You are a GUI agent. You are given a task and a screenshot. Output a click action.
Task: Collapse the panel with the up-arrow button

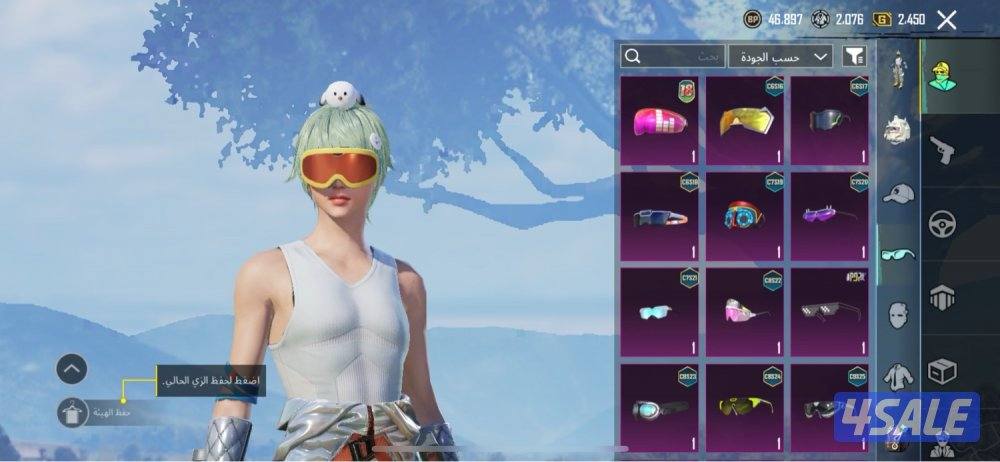(71, 369)
